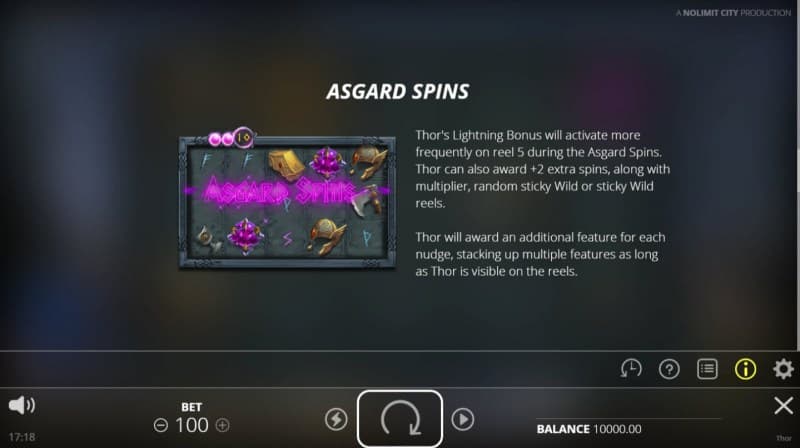Open the question mark help icon

point(669,368)
